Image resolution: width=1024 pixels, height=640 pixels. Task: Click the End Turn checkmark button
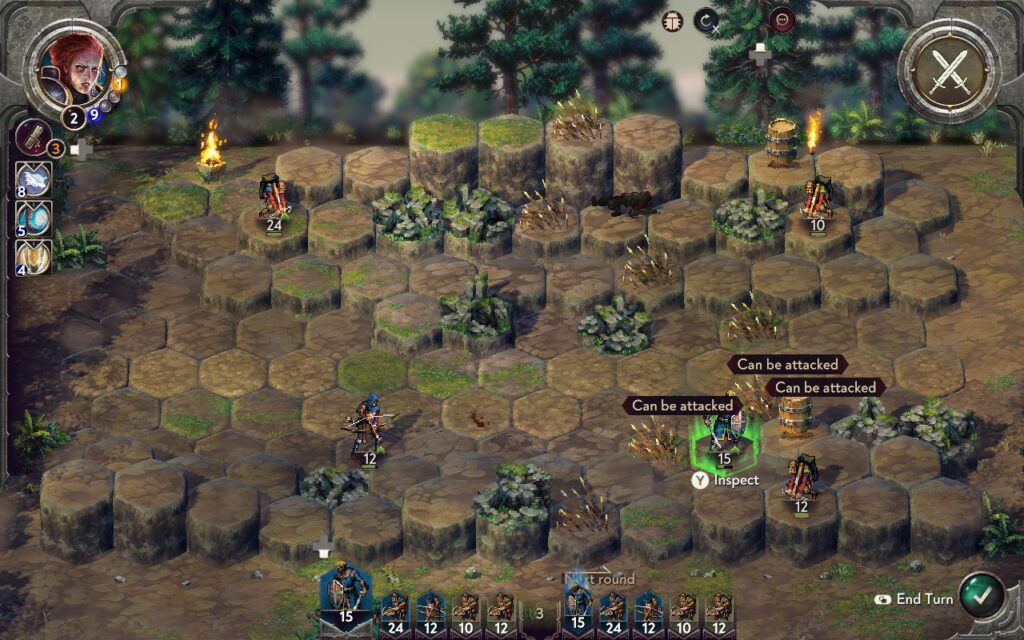(x=980, y=596)
